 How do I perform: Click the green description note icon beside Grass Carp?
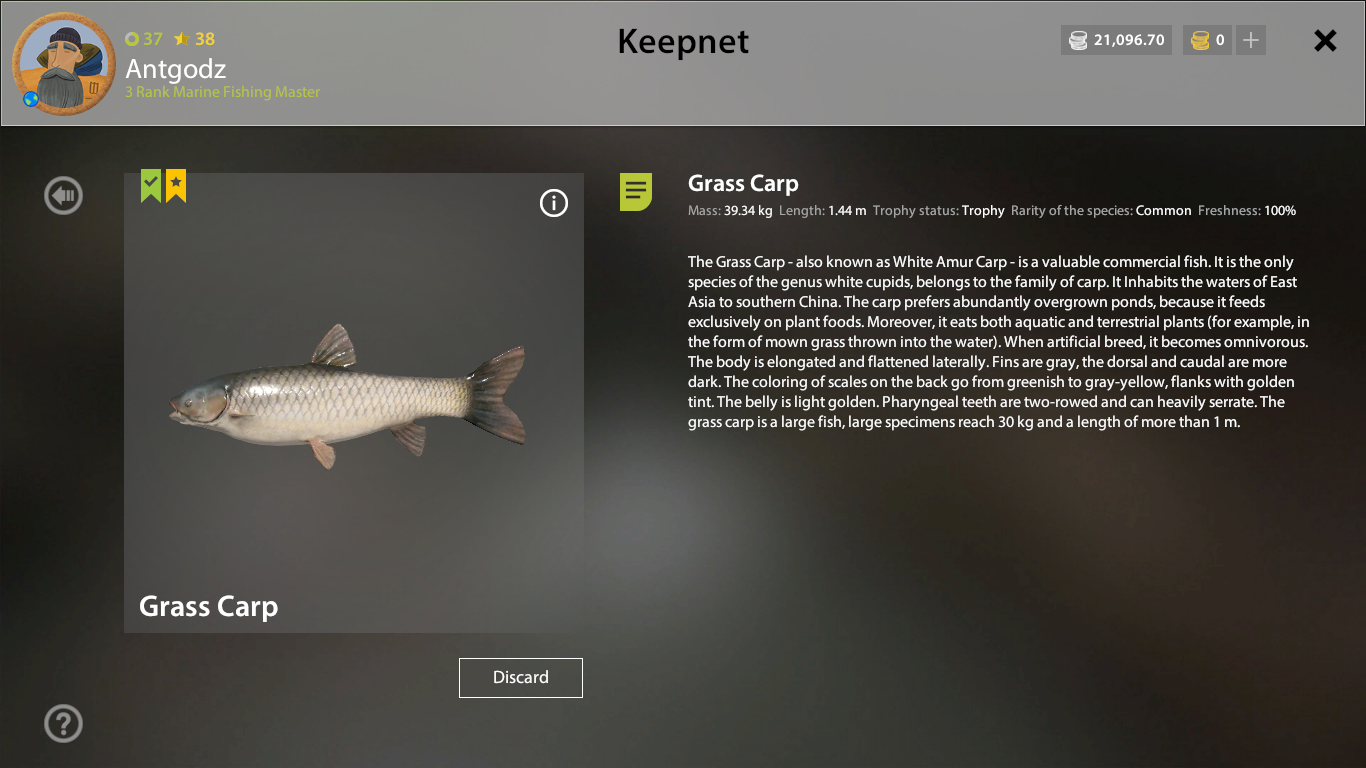point(636,191)
